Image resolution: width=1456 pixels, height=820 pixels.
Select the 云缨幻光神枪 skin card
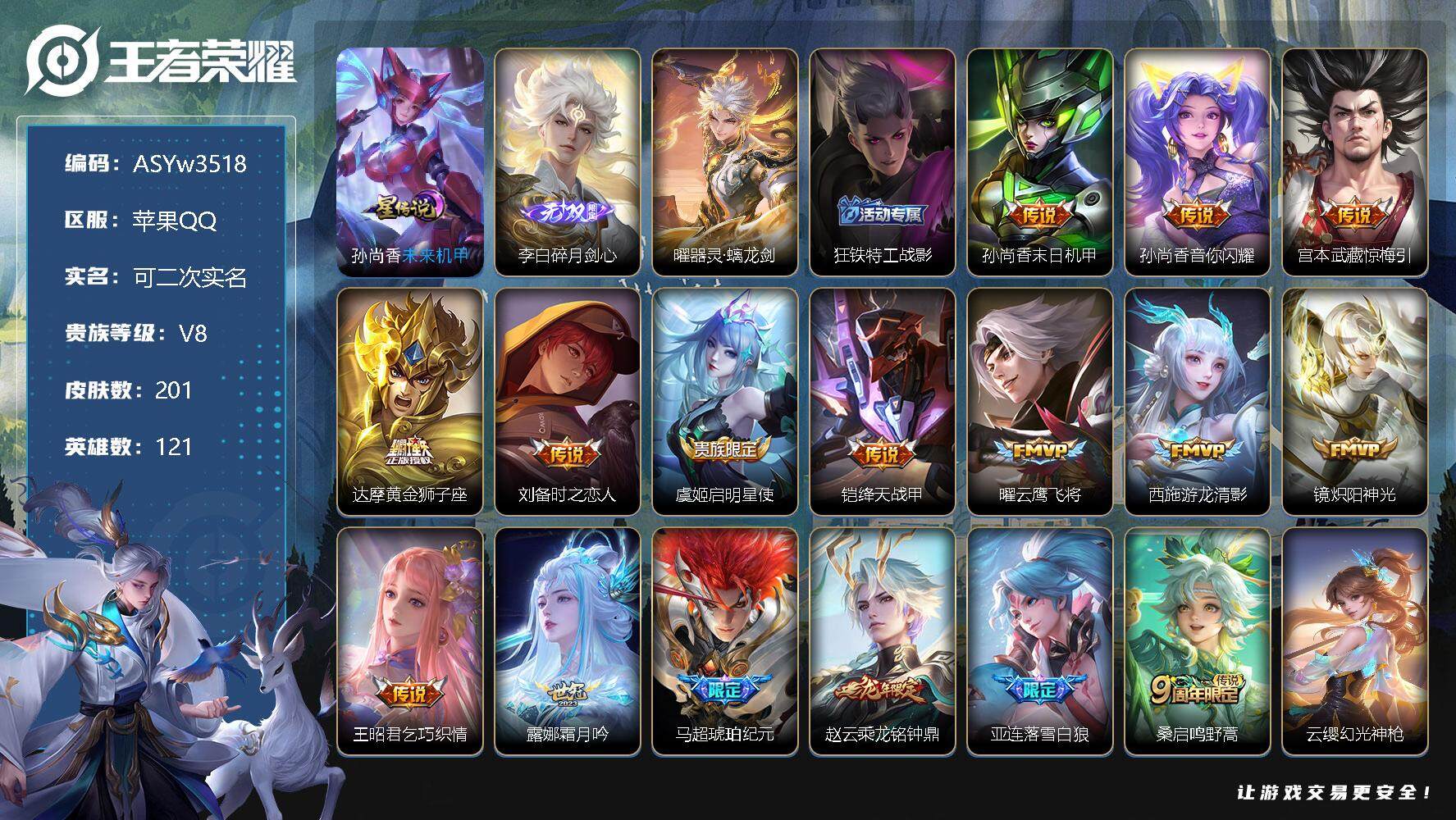click(1355, 640)
